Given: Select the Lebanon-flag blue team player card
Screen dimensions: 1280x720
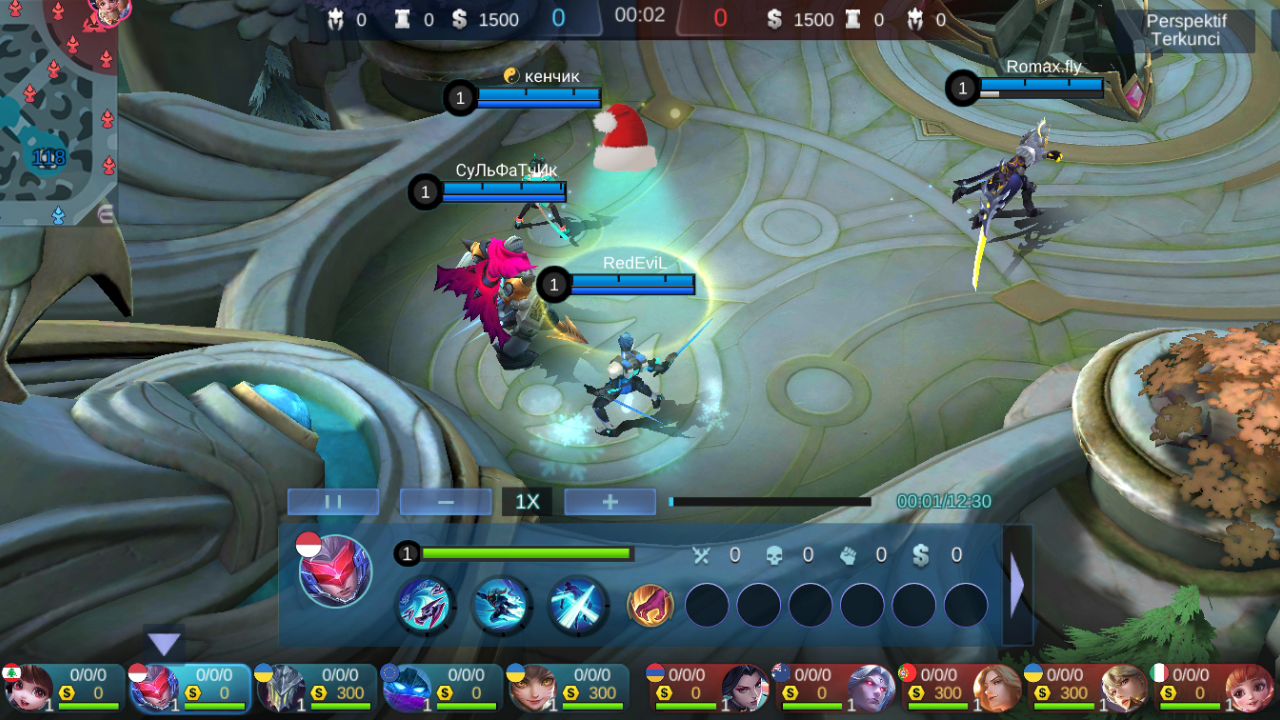Looking at the screenshot, I should (x=62, y=688).
